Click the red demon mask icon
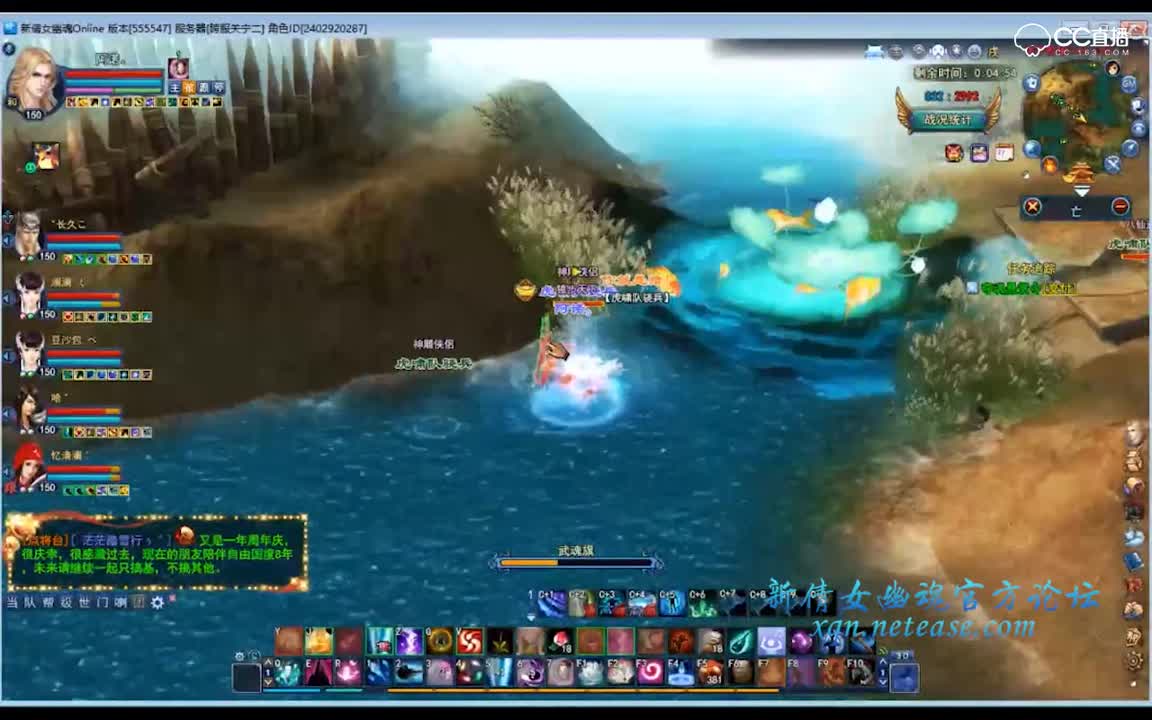 [954, 152]
